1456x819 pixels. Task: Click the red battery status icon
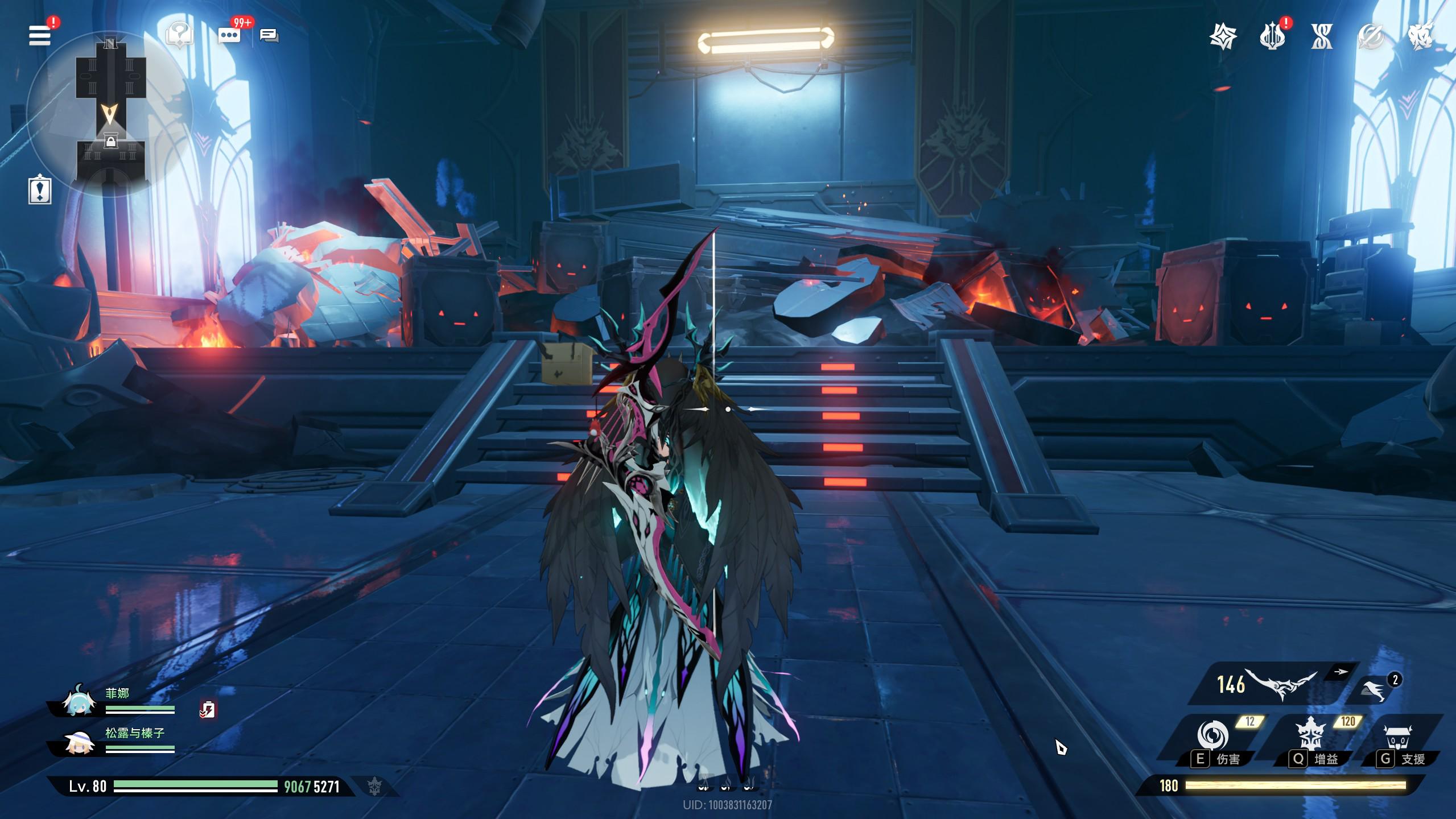[208, 709]
